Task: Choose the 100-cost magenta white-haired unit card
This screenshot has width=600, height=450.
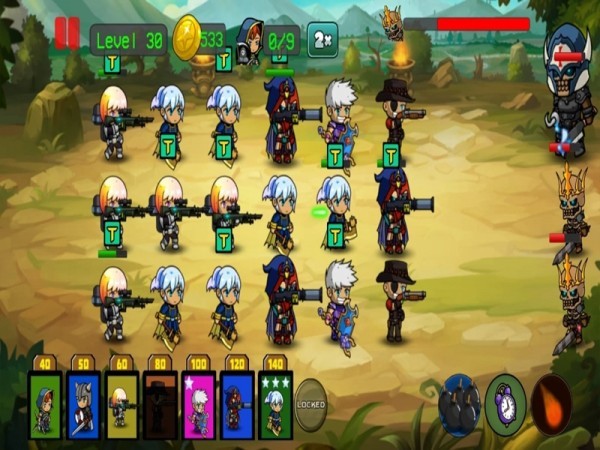Action: click(198, 404)
